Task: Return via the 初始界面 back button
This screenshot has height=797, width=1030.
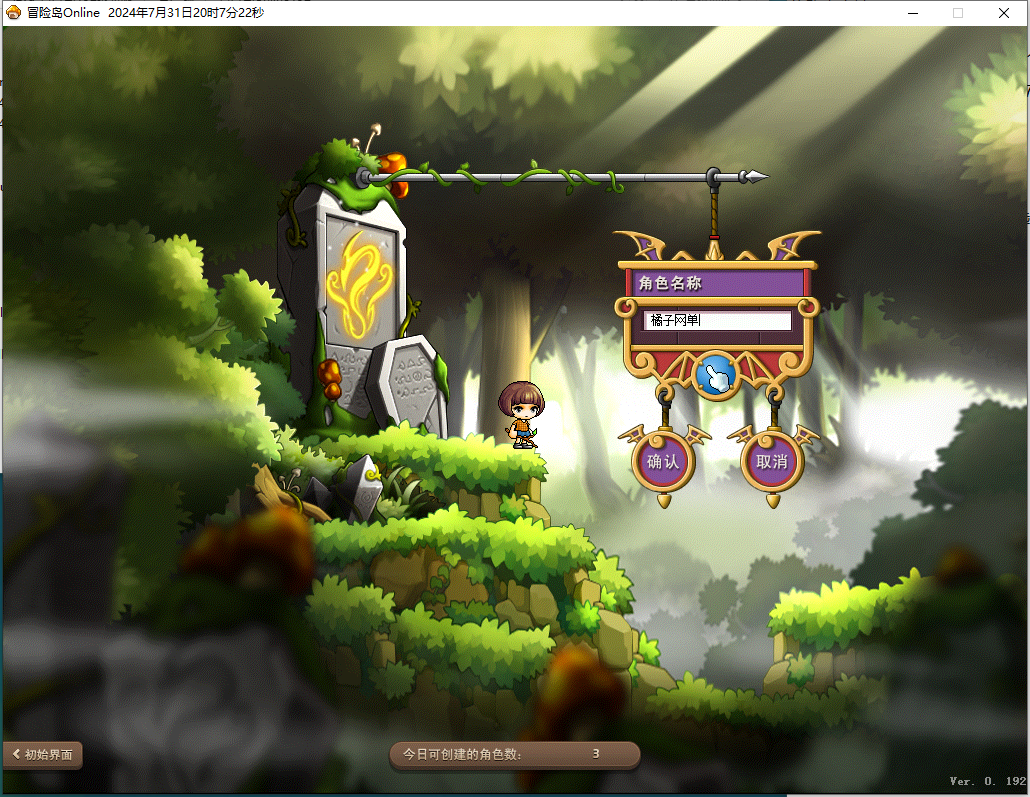Action: pyautogui.click(x=42, y=755)
